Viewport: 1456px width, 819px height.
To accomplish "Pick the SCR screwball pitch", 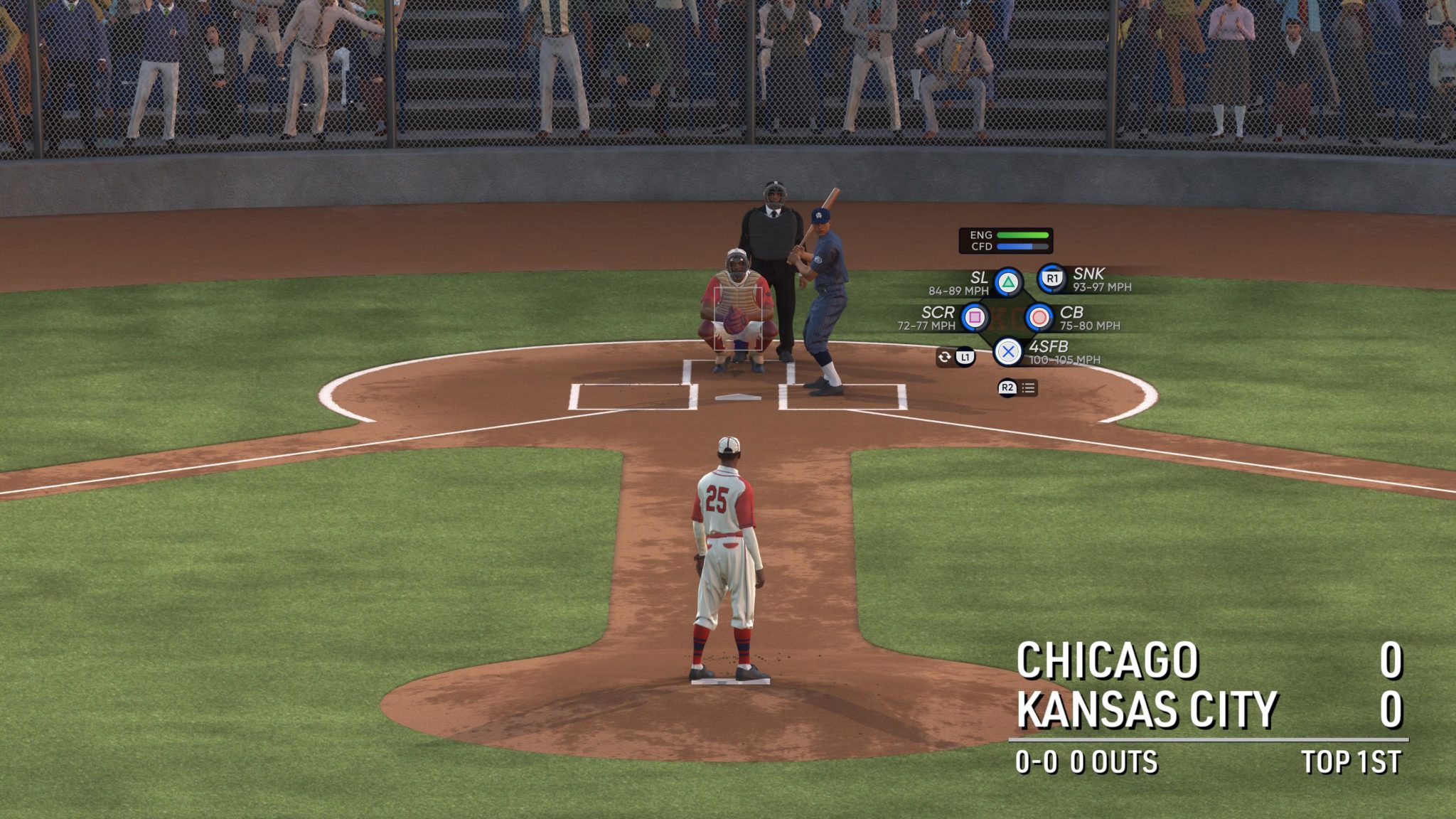I will pos(975,317).
